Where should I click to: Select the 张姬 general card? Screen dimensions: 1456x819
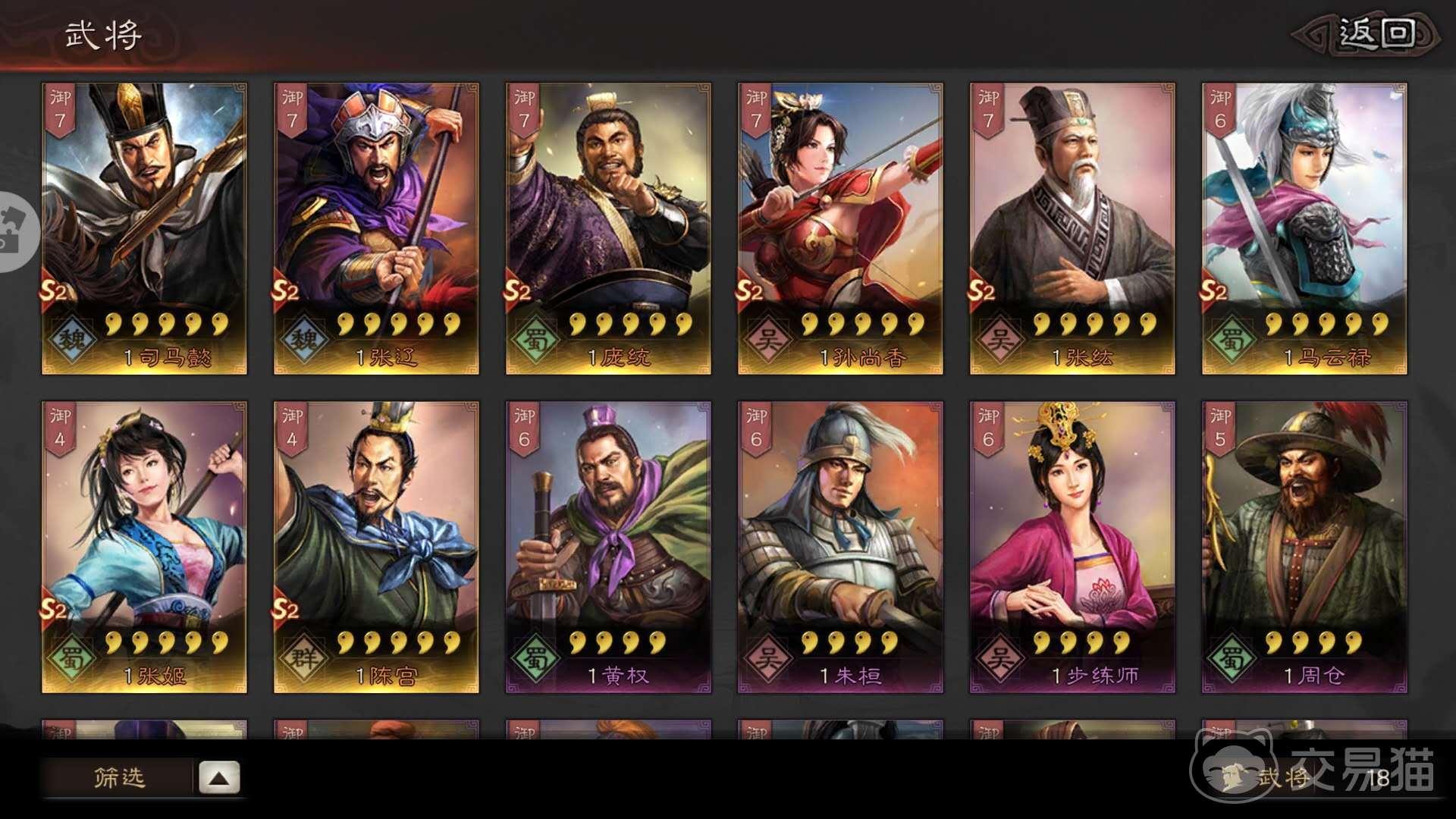[x=144, y=546]
